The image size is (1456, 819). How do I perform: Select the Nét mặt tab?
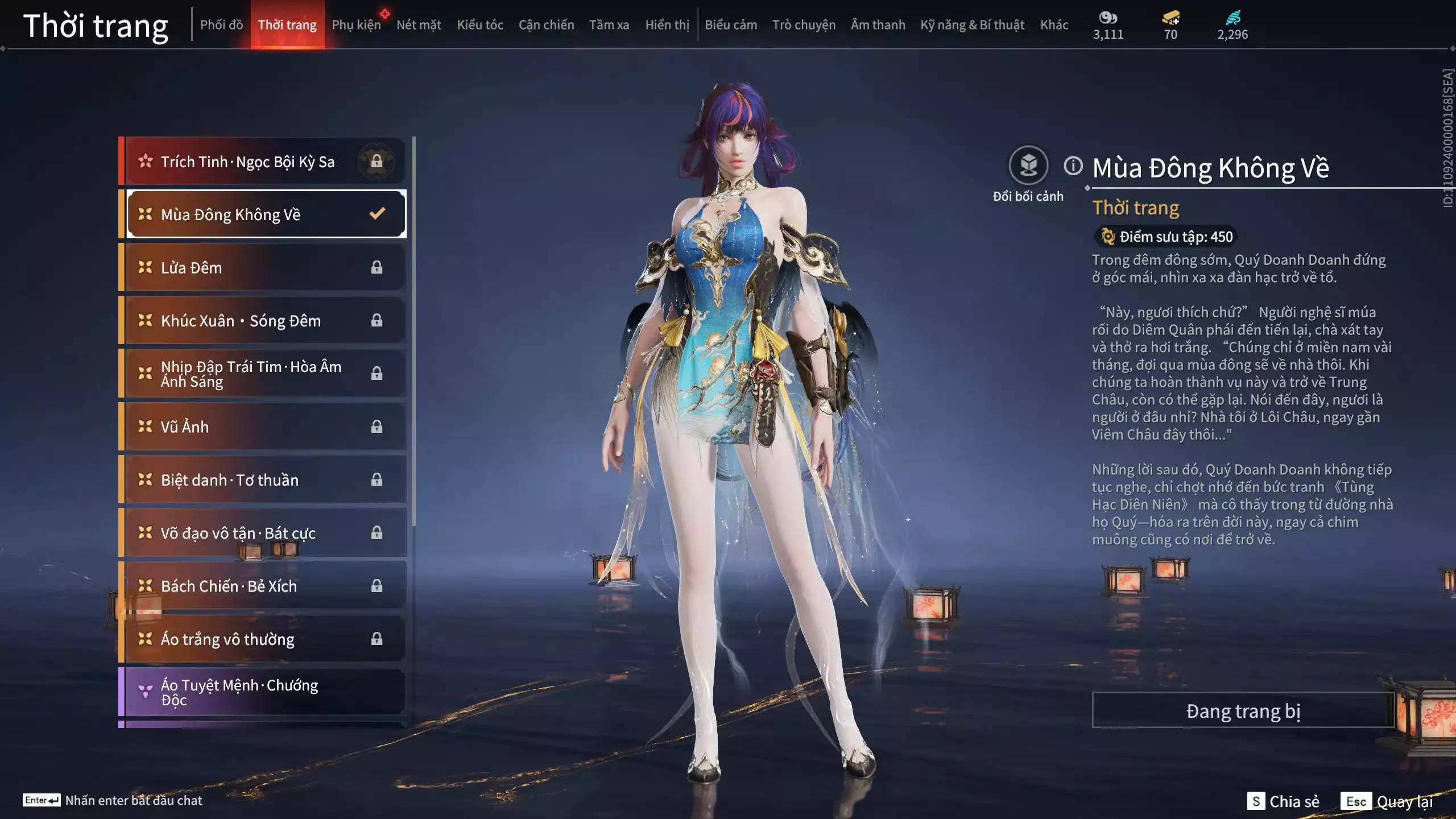pyautogui.click(x=419, y=25)
